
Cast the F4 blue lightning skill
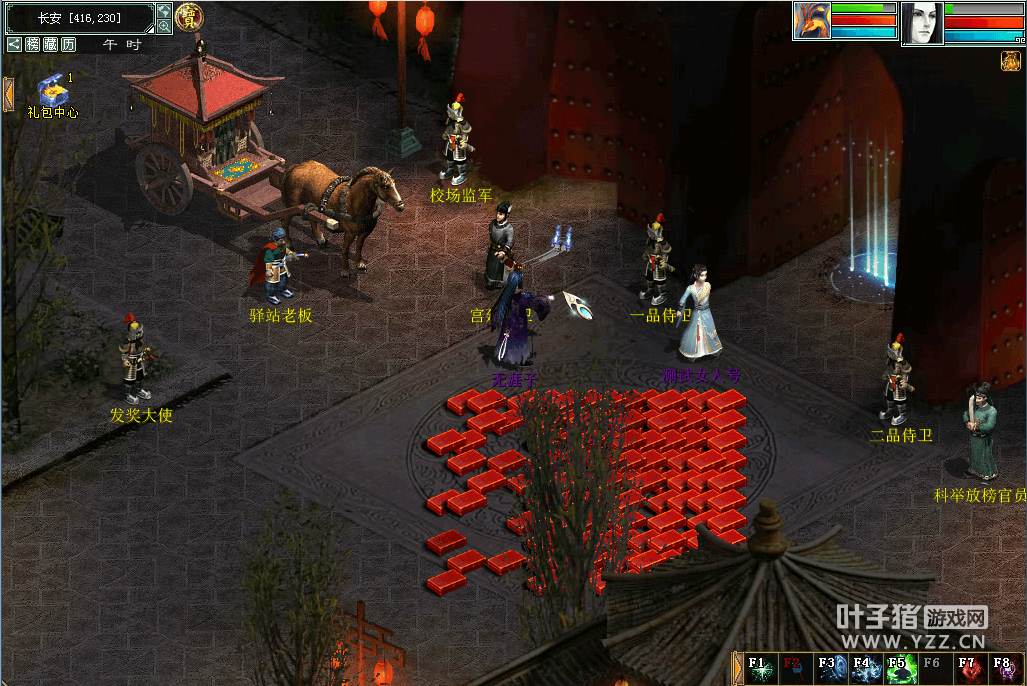pyautogui.click(x=864, y=669)
